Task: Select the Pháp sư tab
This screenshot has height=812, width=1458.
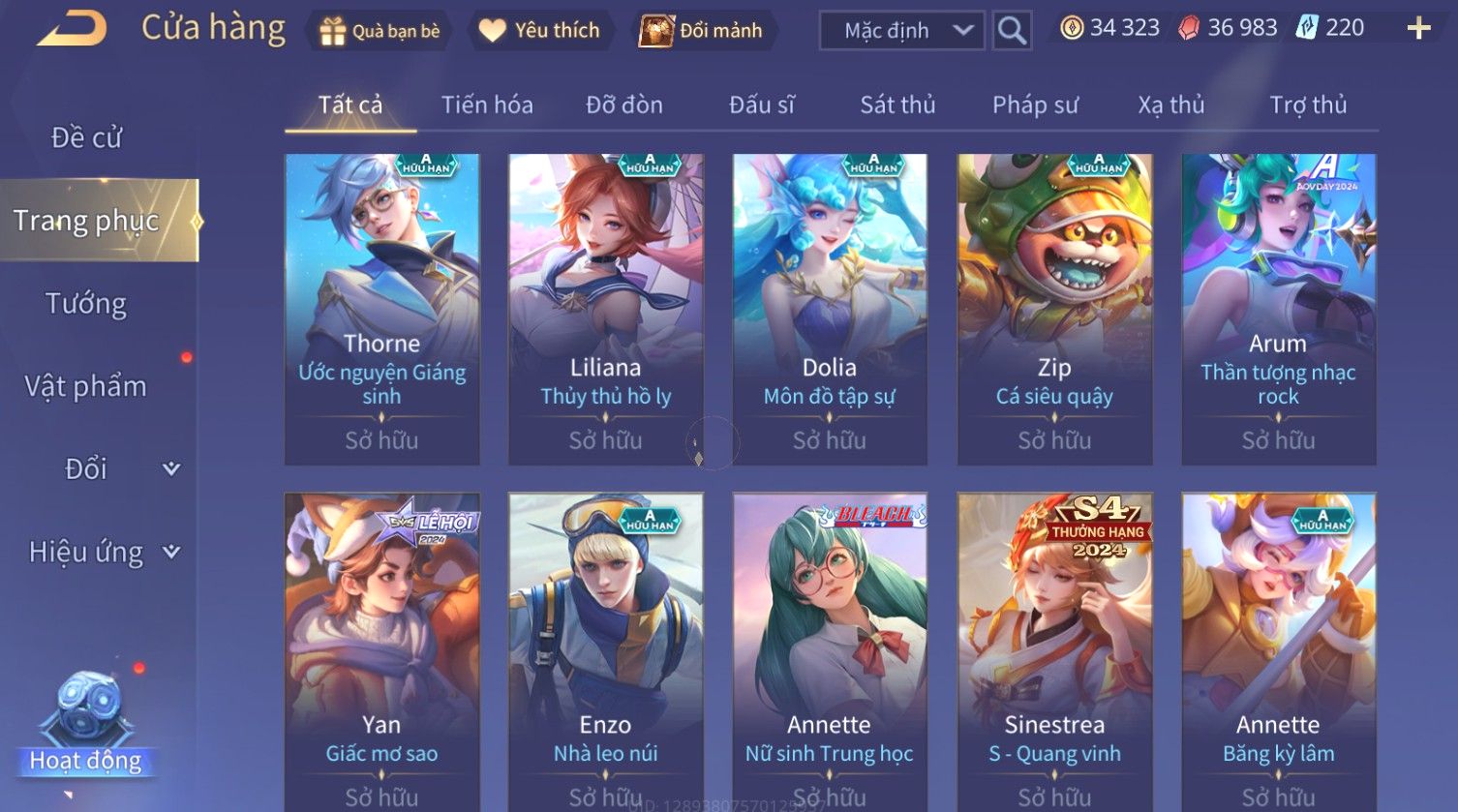Action: coord(1035,105)
